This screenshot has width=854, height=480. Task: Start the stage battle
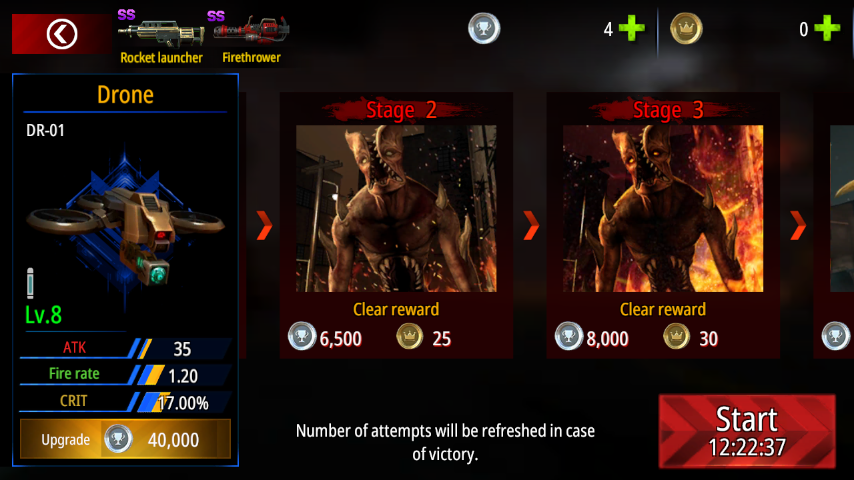(x=746, y=430)
